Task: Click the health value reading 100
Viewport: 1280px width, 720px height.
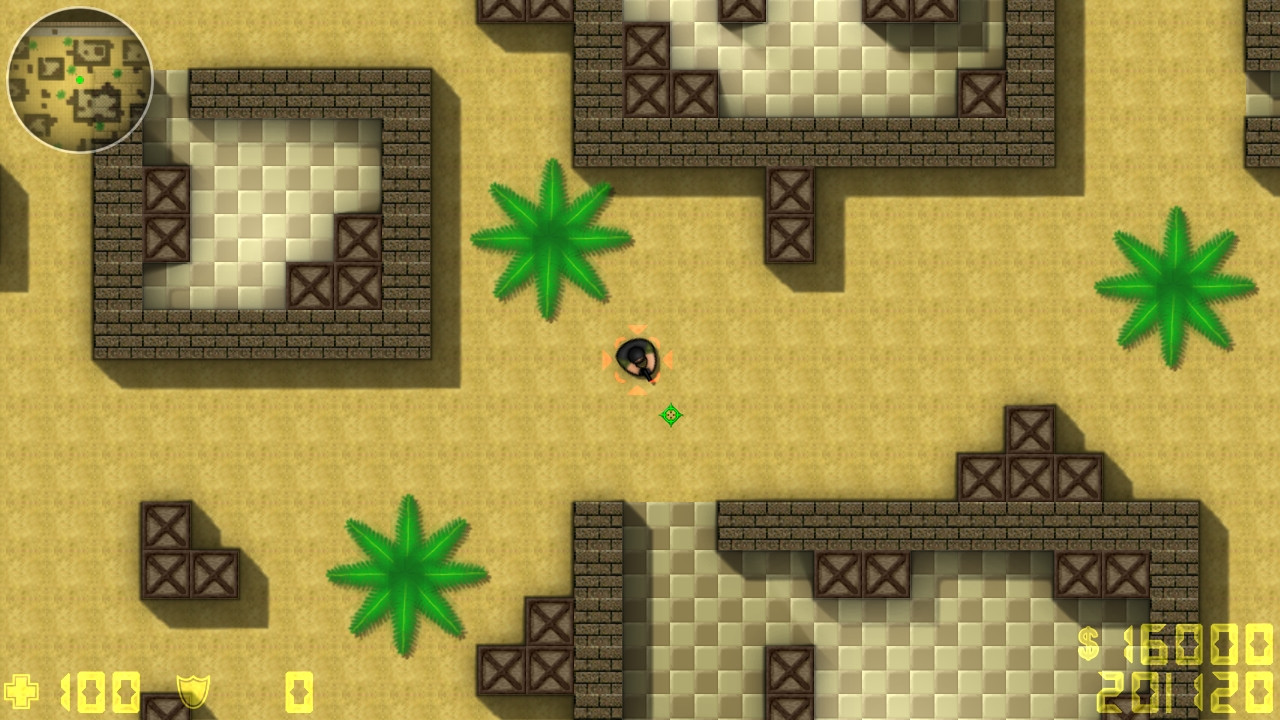Action: pyautogui.click(x=98, y=690)
